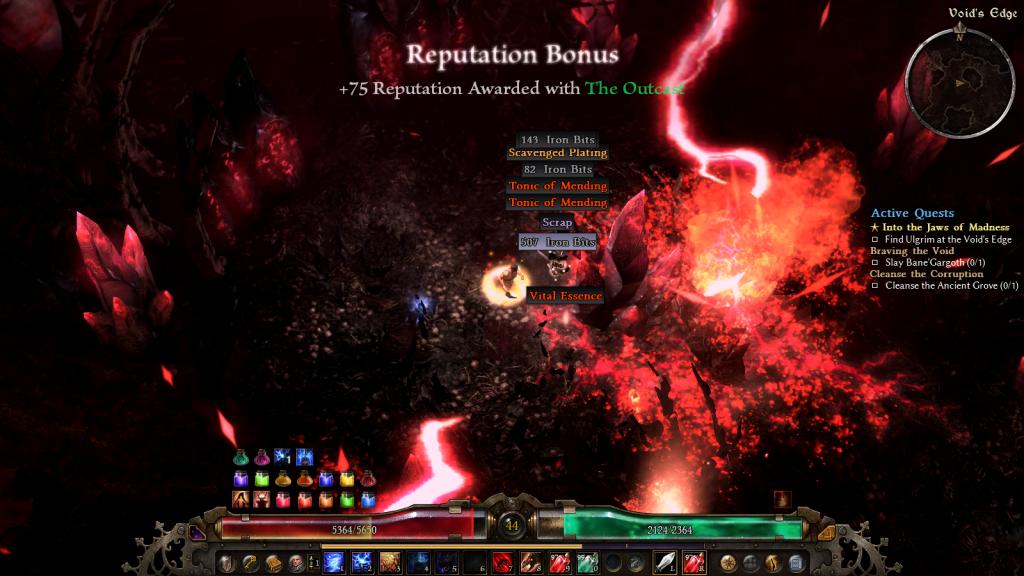1024x576 pixels.
Task: Open the character sheet shield button
Action: (x=226, y=563)
